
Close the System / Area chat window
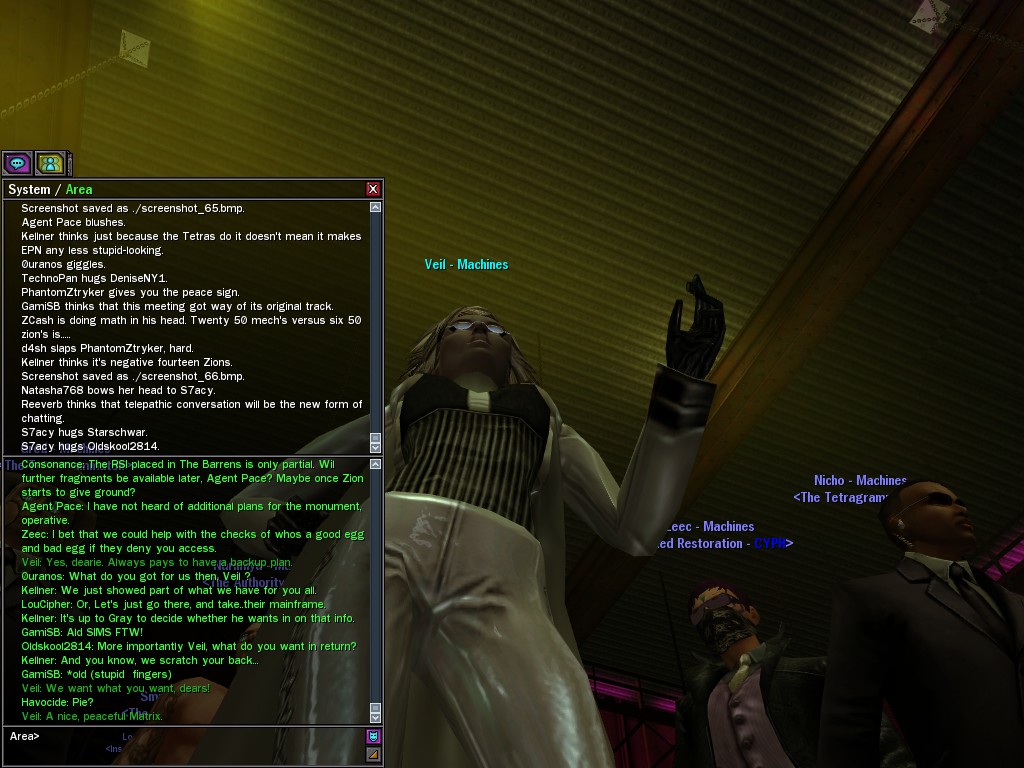373,189
